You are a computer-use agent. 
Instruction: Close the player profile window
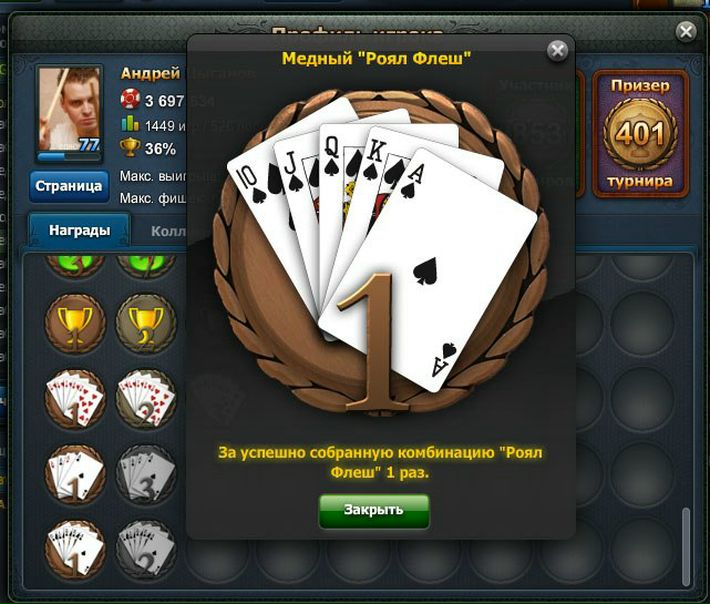tap(686, 32)
